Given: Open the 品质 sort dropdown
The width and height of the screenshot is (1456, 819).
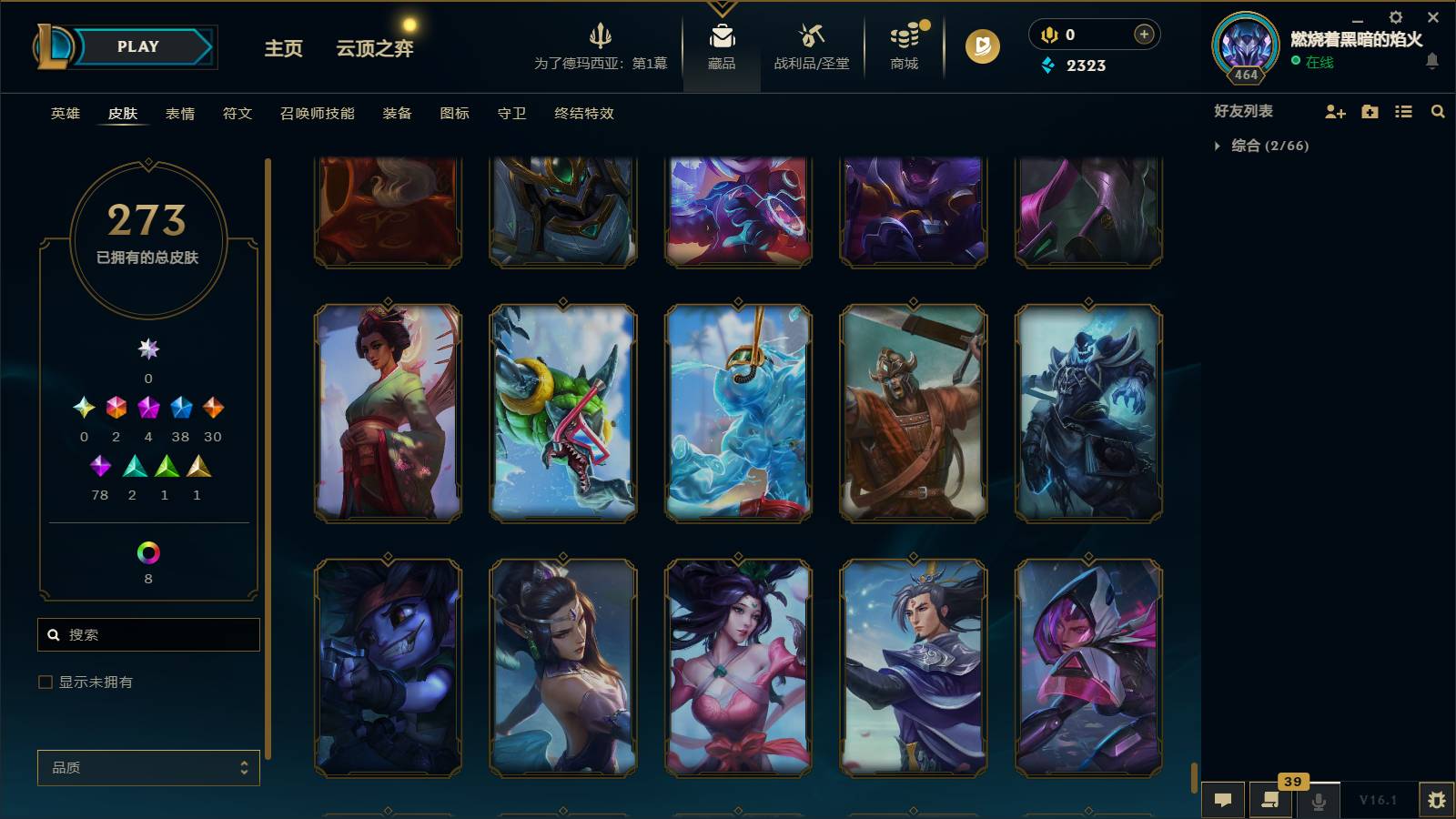Looking at the screenshot, I should coord(148,767).
